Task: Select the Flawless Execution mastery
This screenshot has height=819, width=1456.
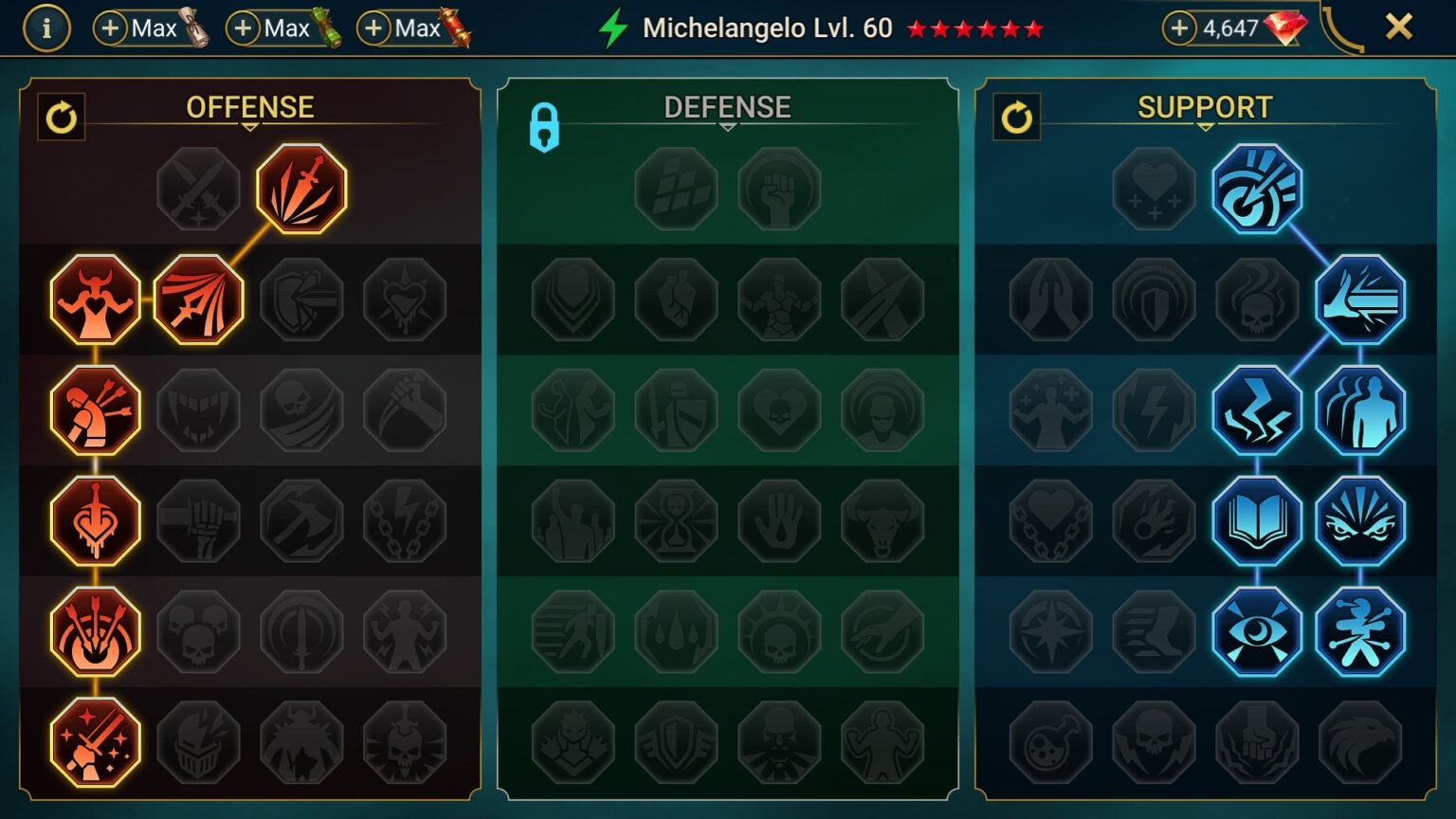Action: click(x=94, y=742)
